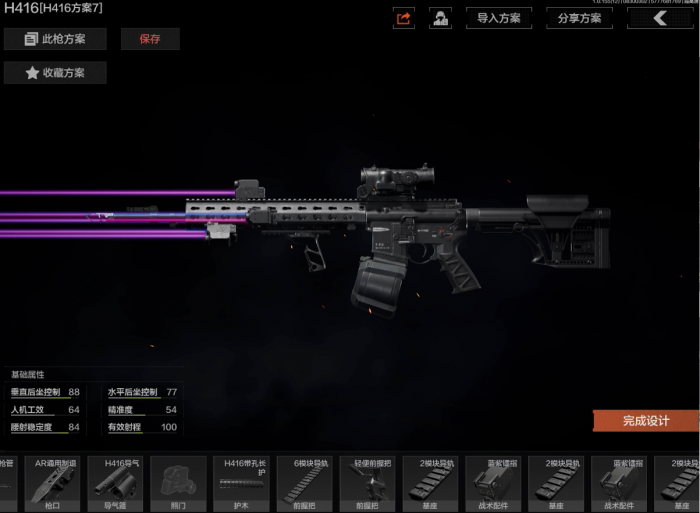Image resolution: width=700 pixels, height=513 pixels.
Task: Choose 分享方案 share scheme button
Action: coord(580,18)
